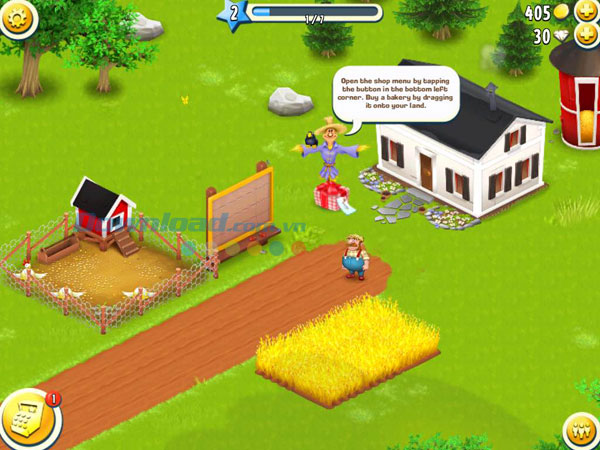This screenshot has width=600, height=450.
Task: Open the round button in the bottom-right corner
Action: tap(581, 431)
